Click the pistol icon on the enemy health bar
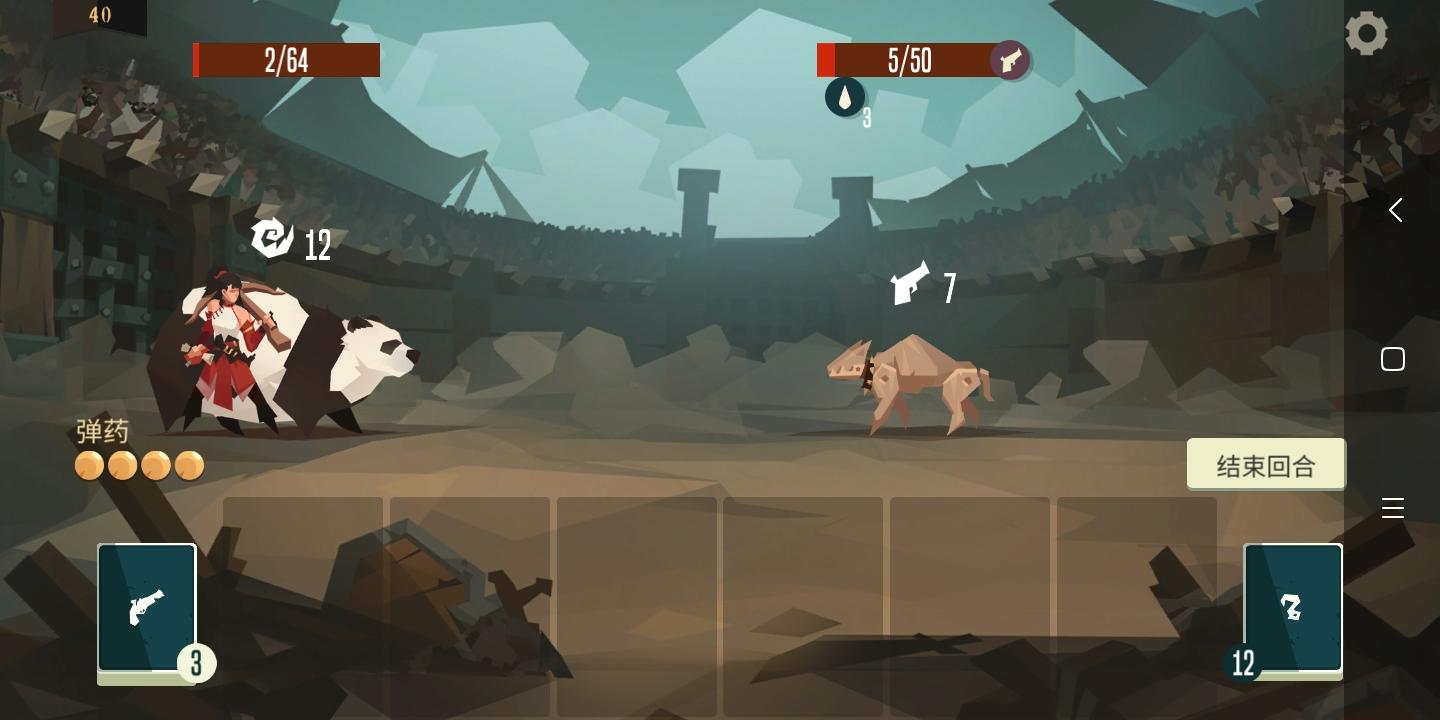Screen dimensions: 1440x720 [x=1010, y=60]
